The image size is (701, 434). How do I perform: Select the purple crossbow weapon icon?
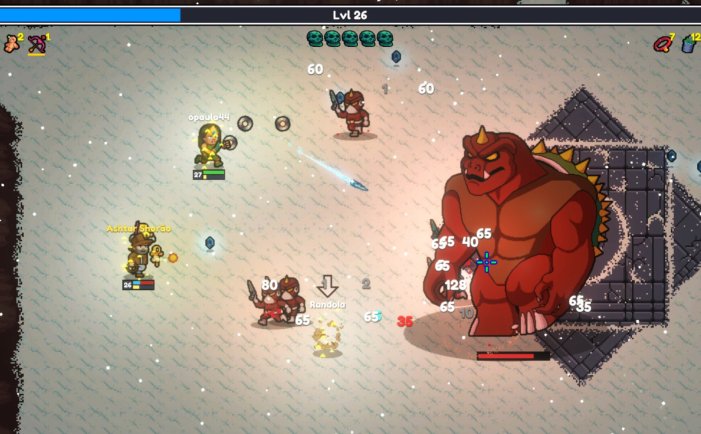coord(37,44)
